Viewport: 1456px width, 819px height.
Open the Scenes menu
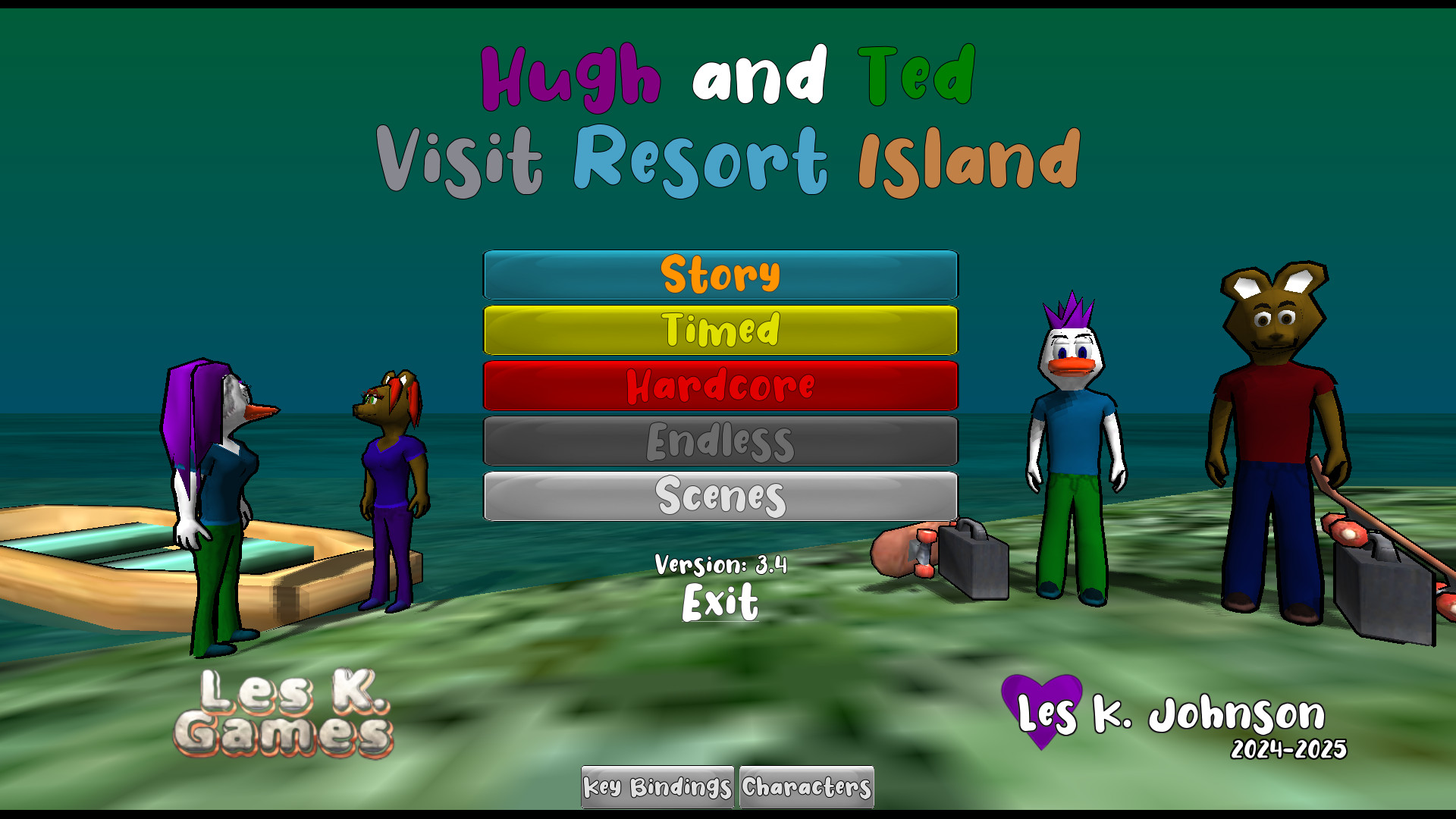click(720, 496)
